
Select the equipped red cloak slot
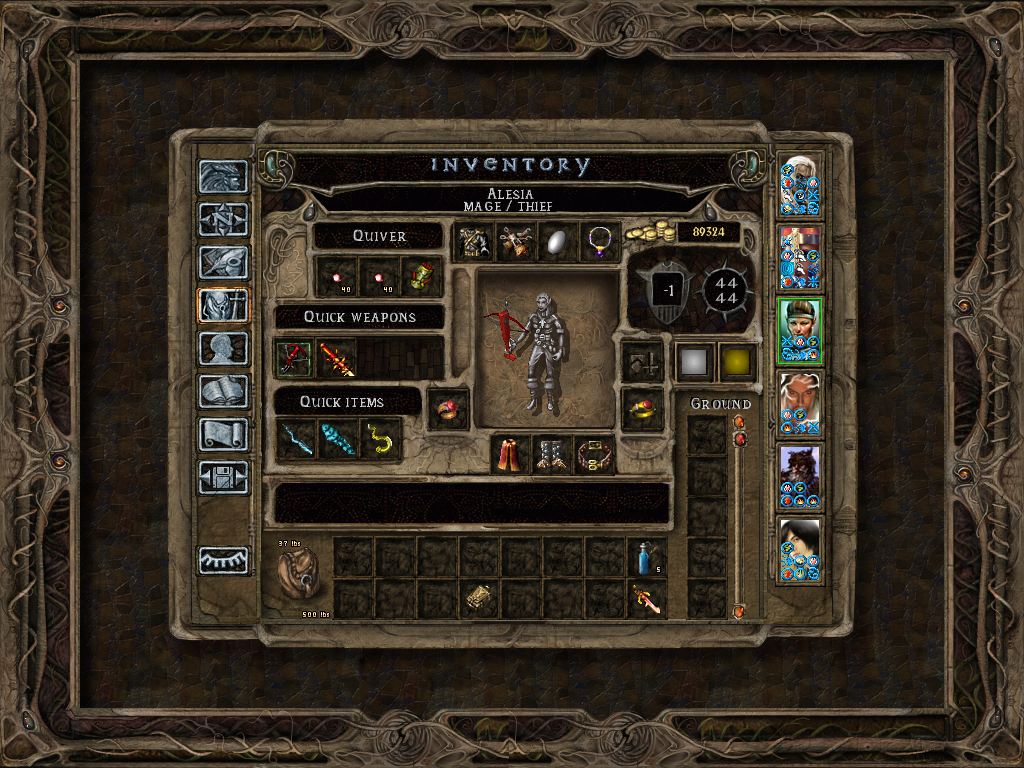pos(510,455)
